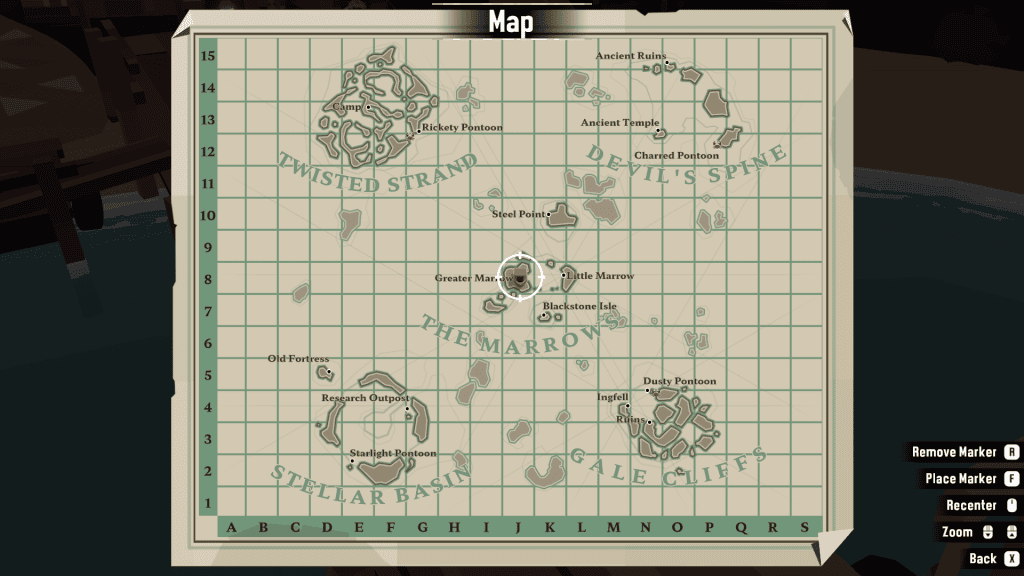The width and height of the screenshot is (1024, 576).
Task: Choose the Camp location on Twisted Strand
Action: 368,107
